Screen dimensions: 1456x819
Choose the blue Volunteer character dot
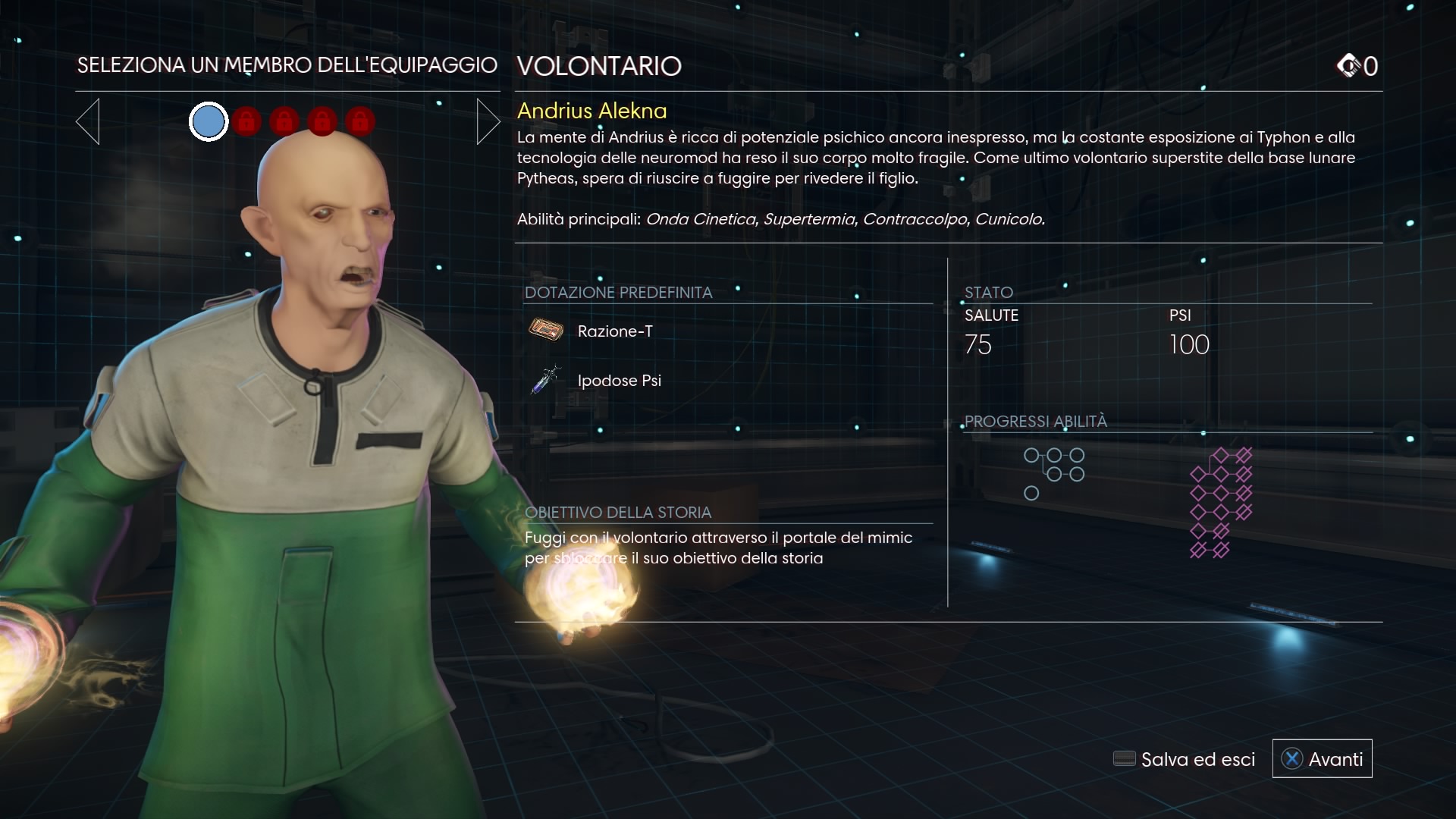tap(209, 121)
